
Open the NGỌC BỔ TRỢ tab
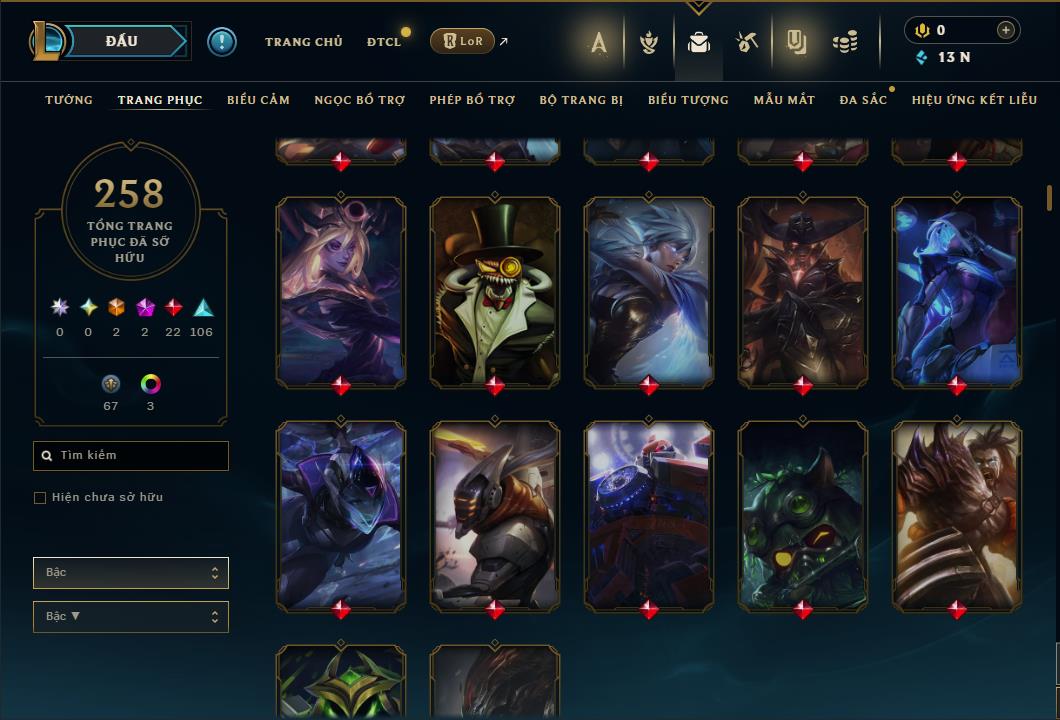pos(360,100)
